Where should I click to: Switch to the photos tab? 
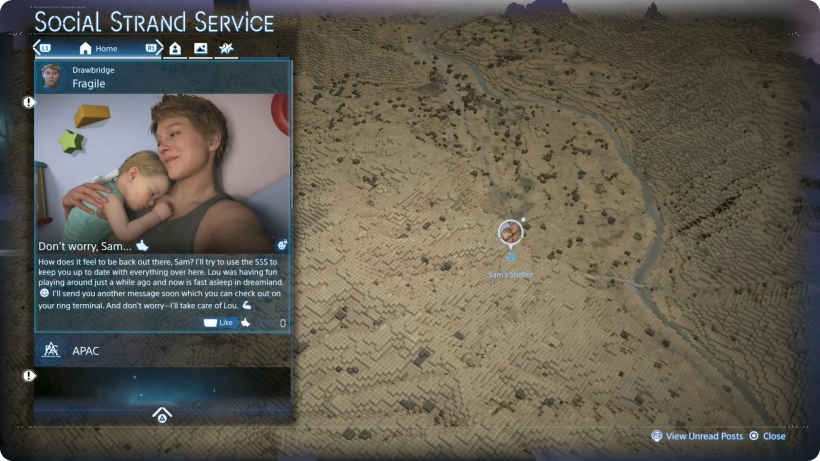(x=201, y=48)
